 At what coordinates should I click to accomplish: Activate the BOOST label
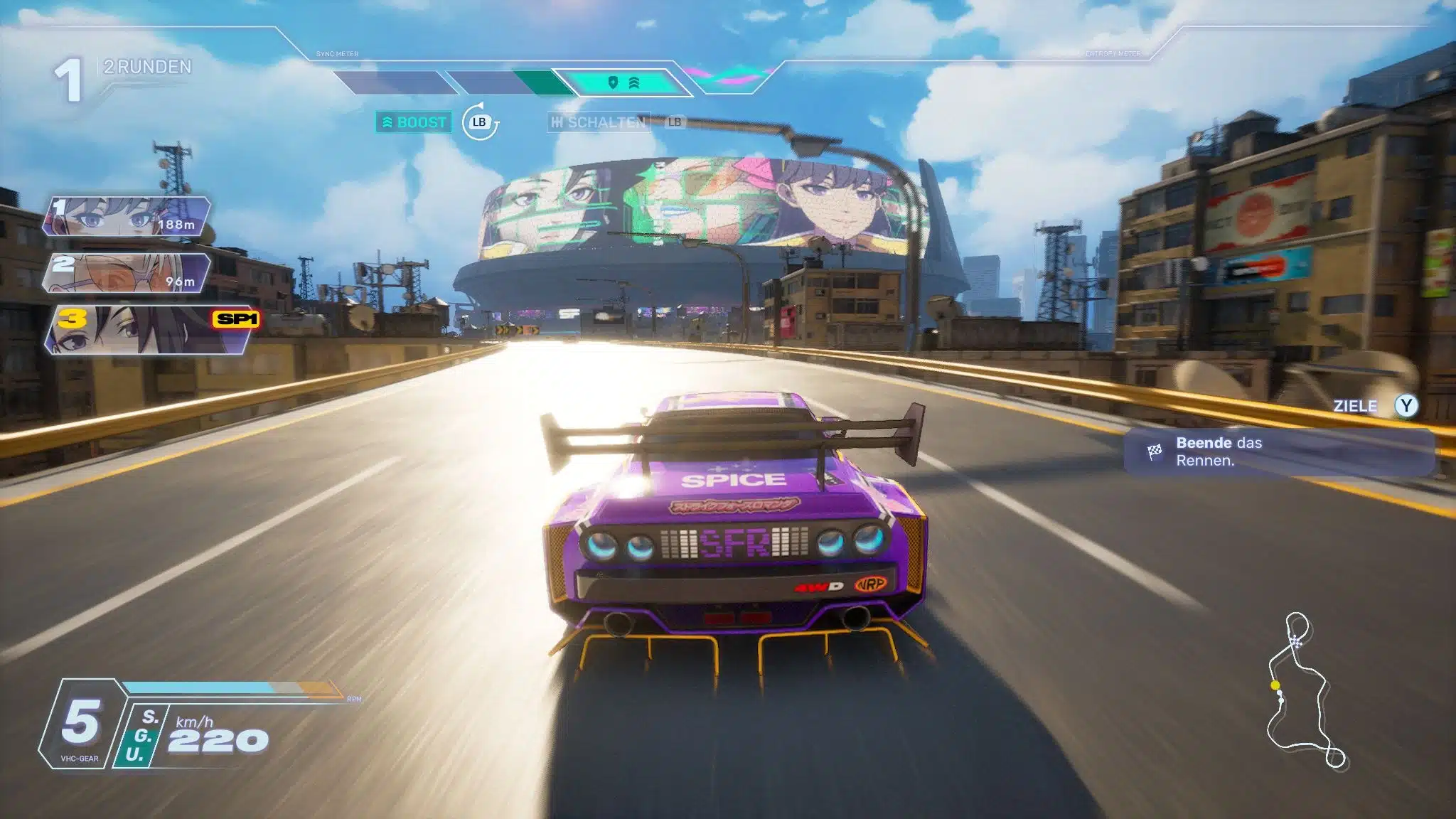(x=414, y=122)
